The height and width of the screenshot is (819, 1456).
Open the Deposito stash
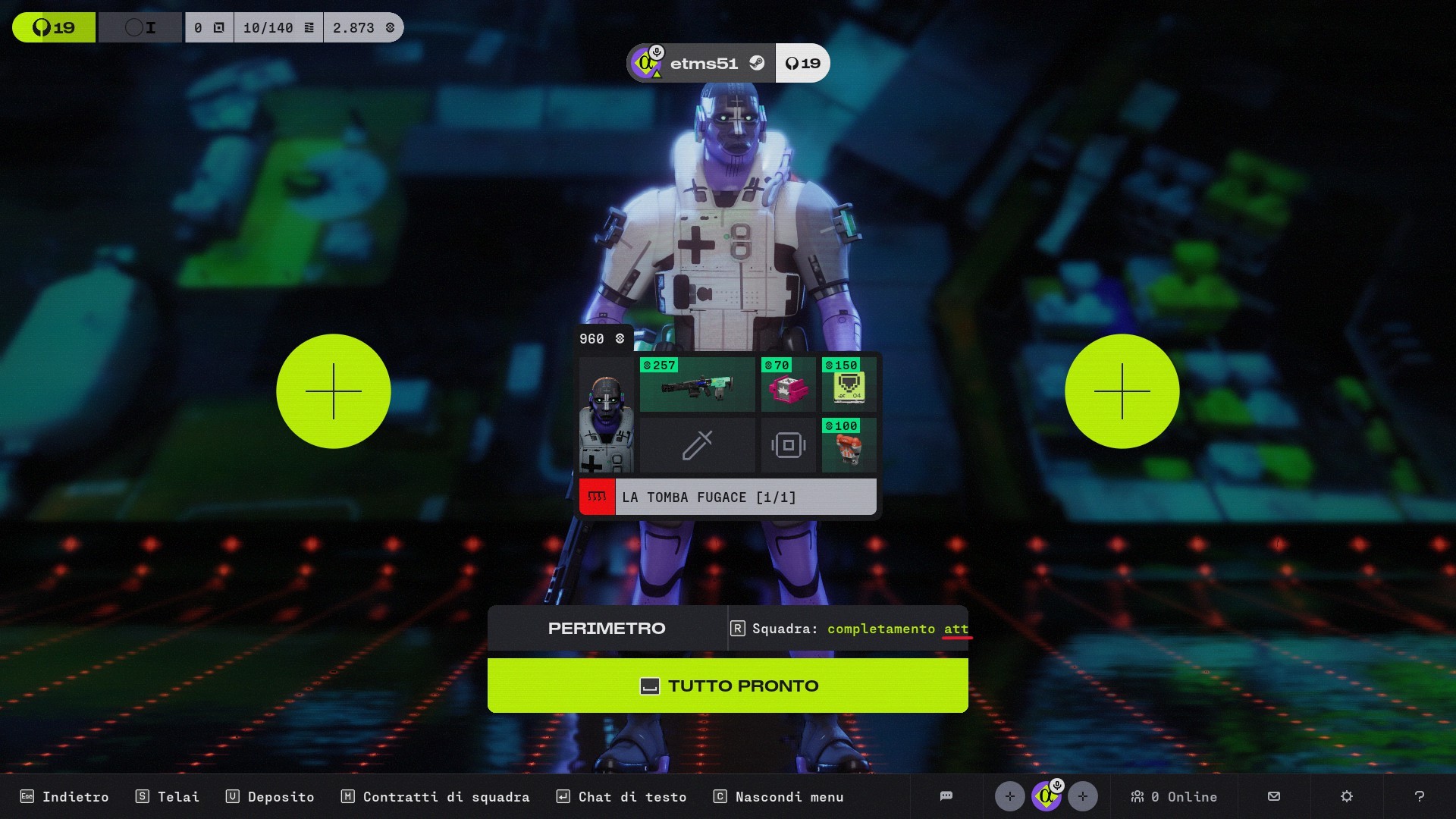[x=270, y=797]
